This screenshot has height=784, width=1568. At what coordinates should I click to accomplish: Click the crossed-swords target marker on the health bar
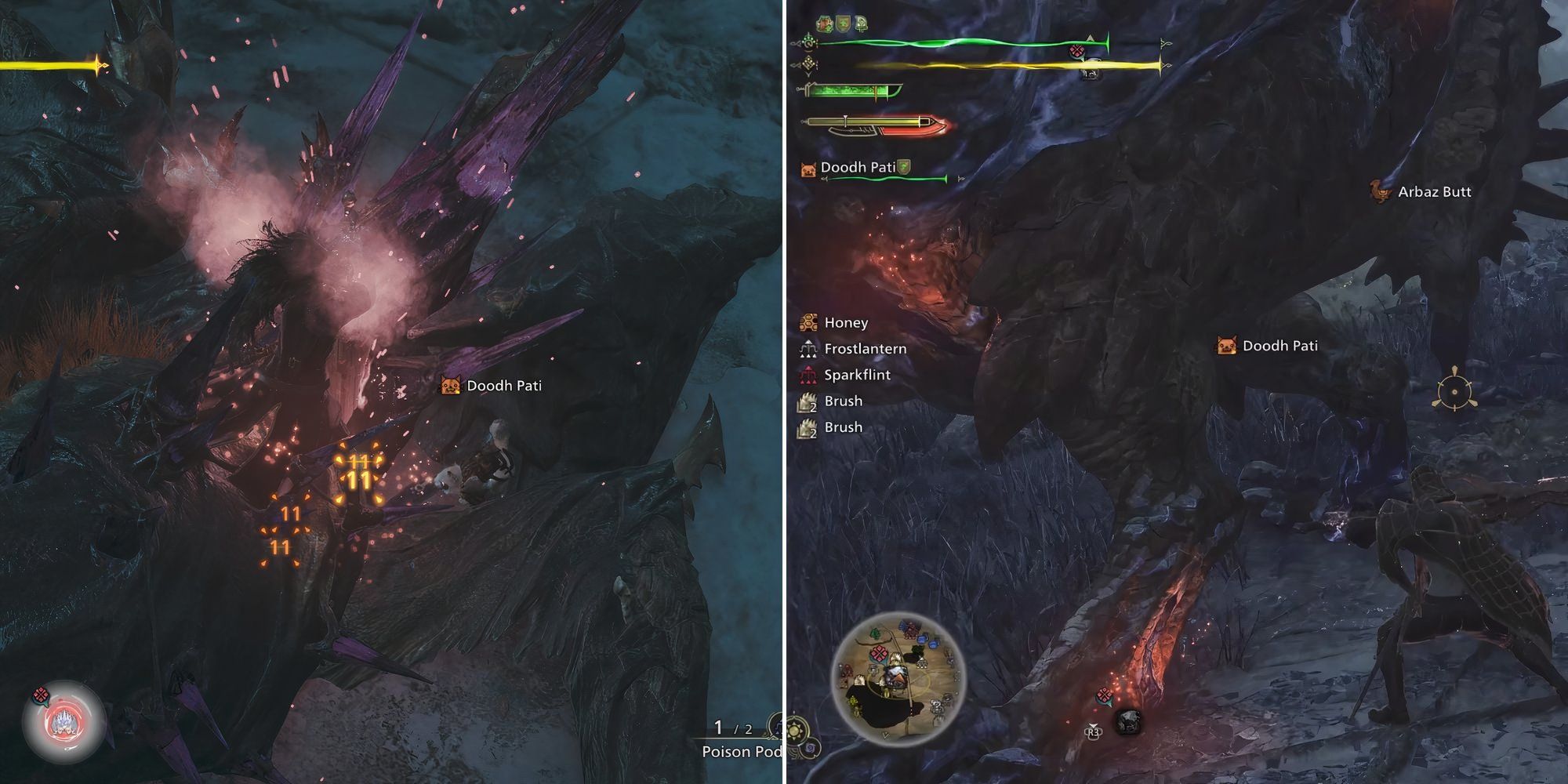(1077, 49)
